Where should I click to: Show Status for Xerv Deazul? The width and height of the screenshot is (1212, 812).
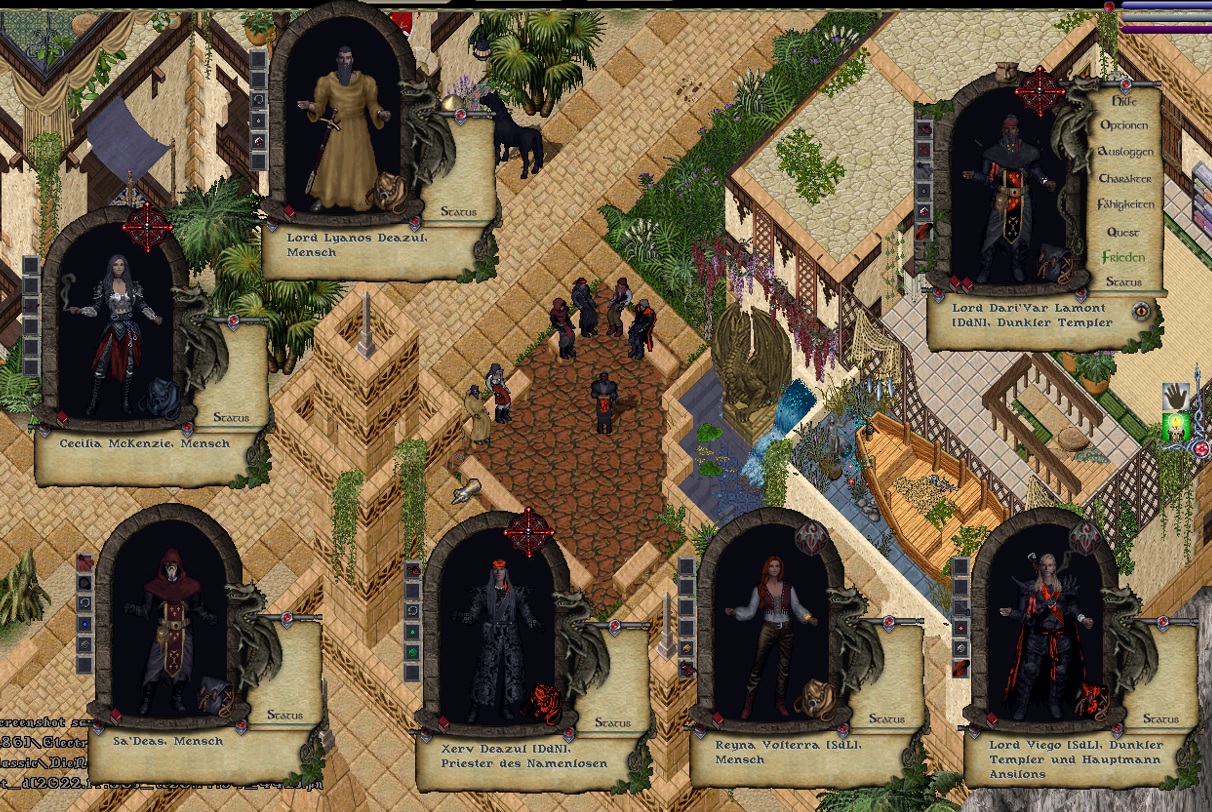[613, 722]
